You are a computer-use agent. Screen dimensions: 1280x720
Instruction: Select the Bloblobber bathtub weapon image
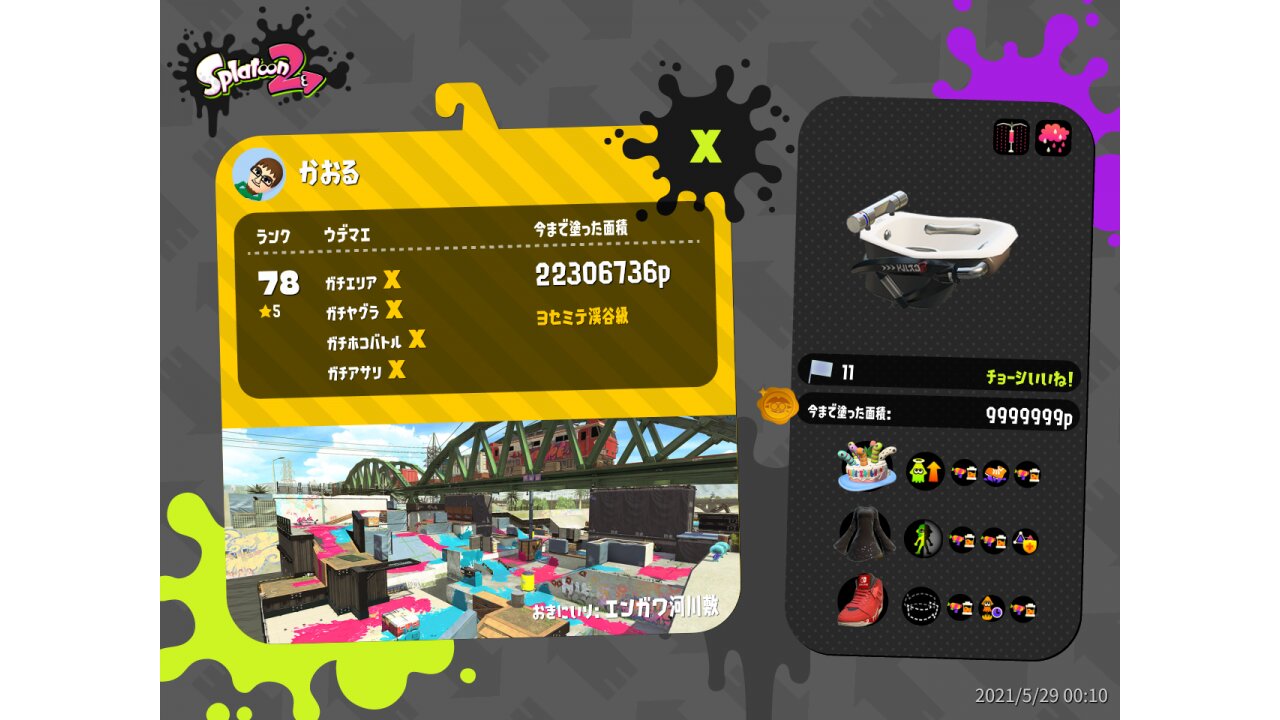tap(930, 246)
